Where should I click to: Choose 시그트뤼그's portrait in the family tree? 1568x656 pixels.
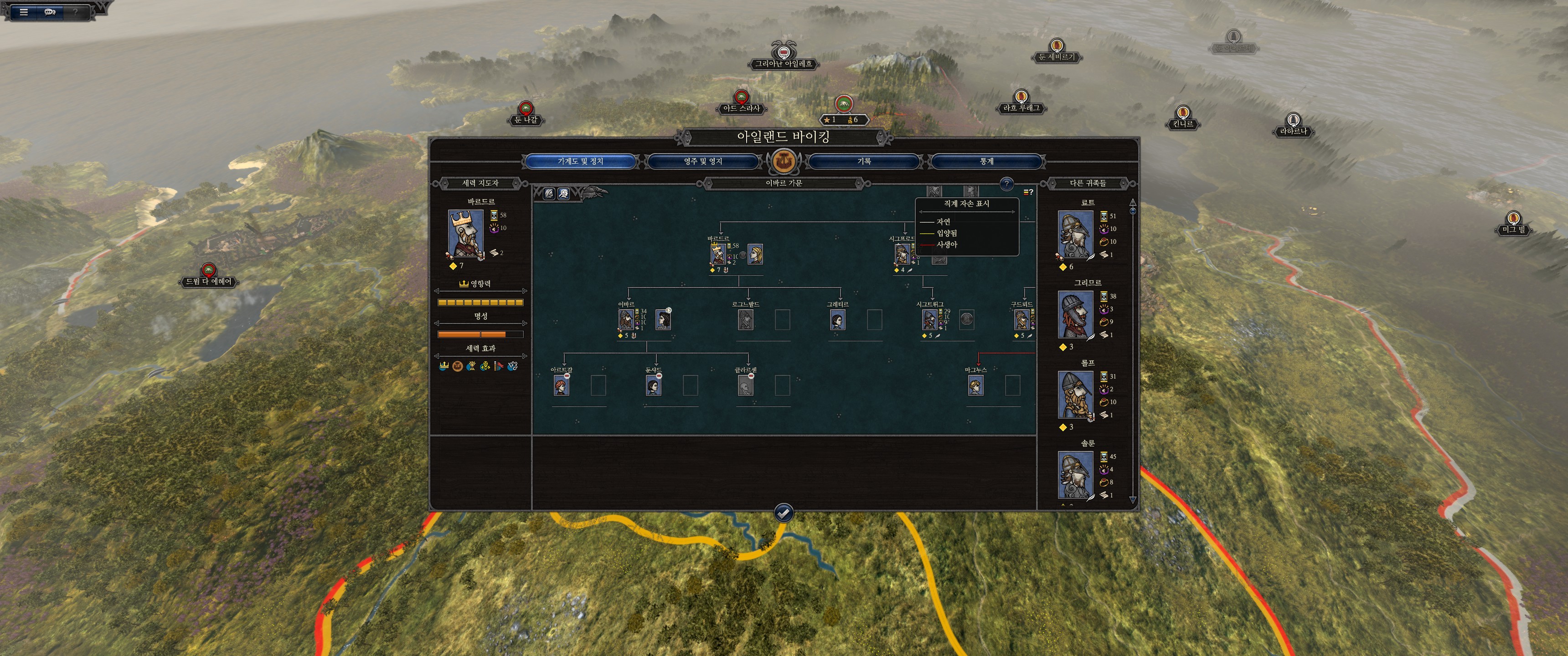(x=929, y=319)
